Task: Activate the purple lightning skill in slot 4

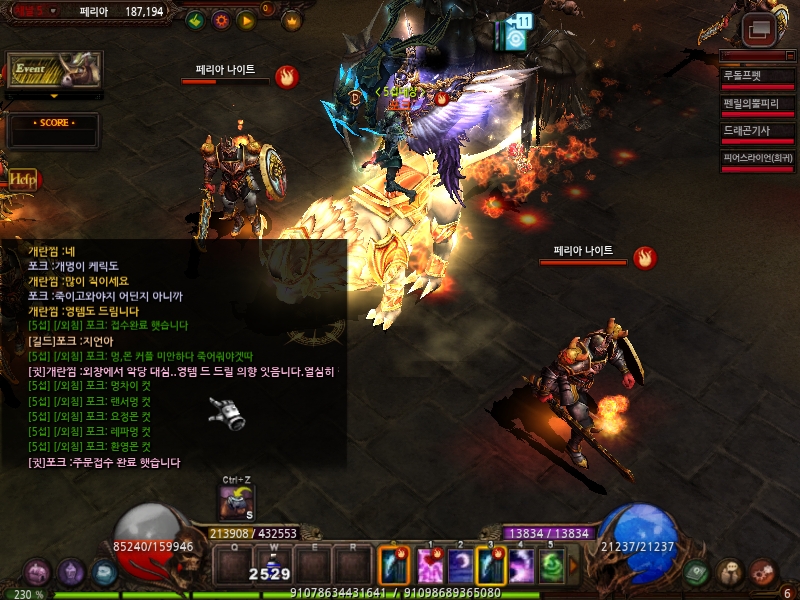Action: point(522,567)
